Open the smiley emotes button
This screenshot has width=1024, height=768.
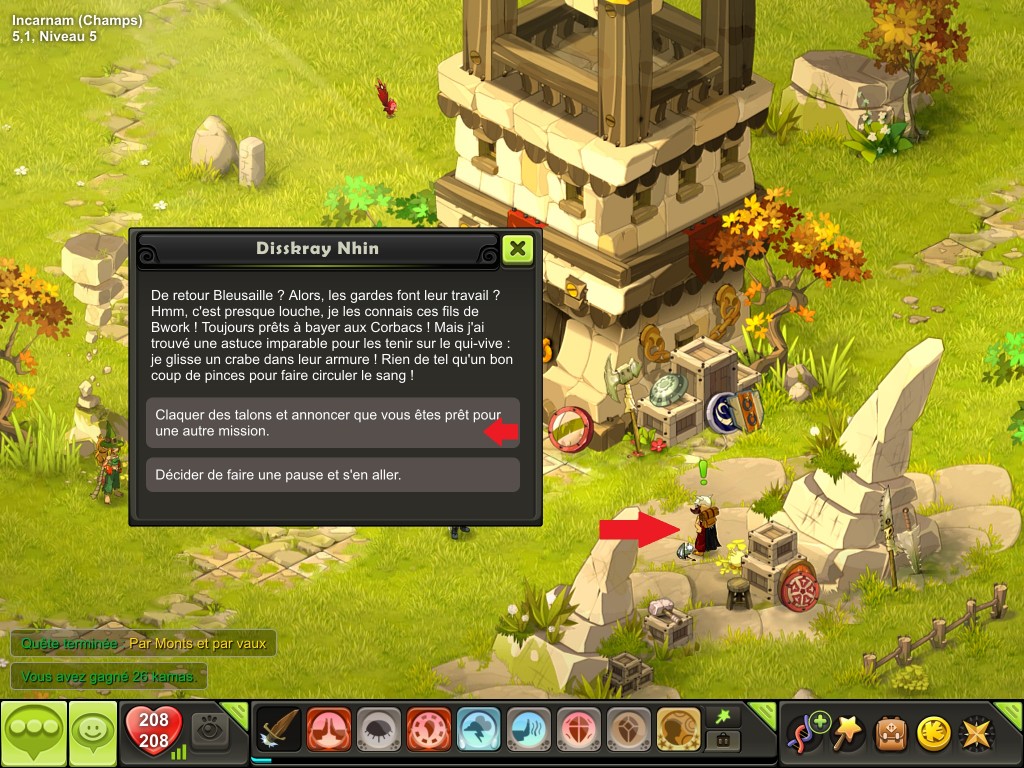coord(92,733)
